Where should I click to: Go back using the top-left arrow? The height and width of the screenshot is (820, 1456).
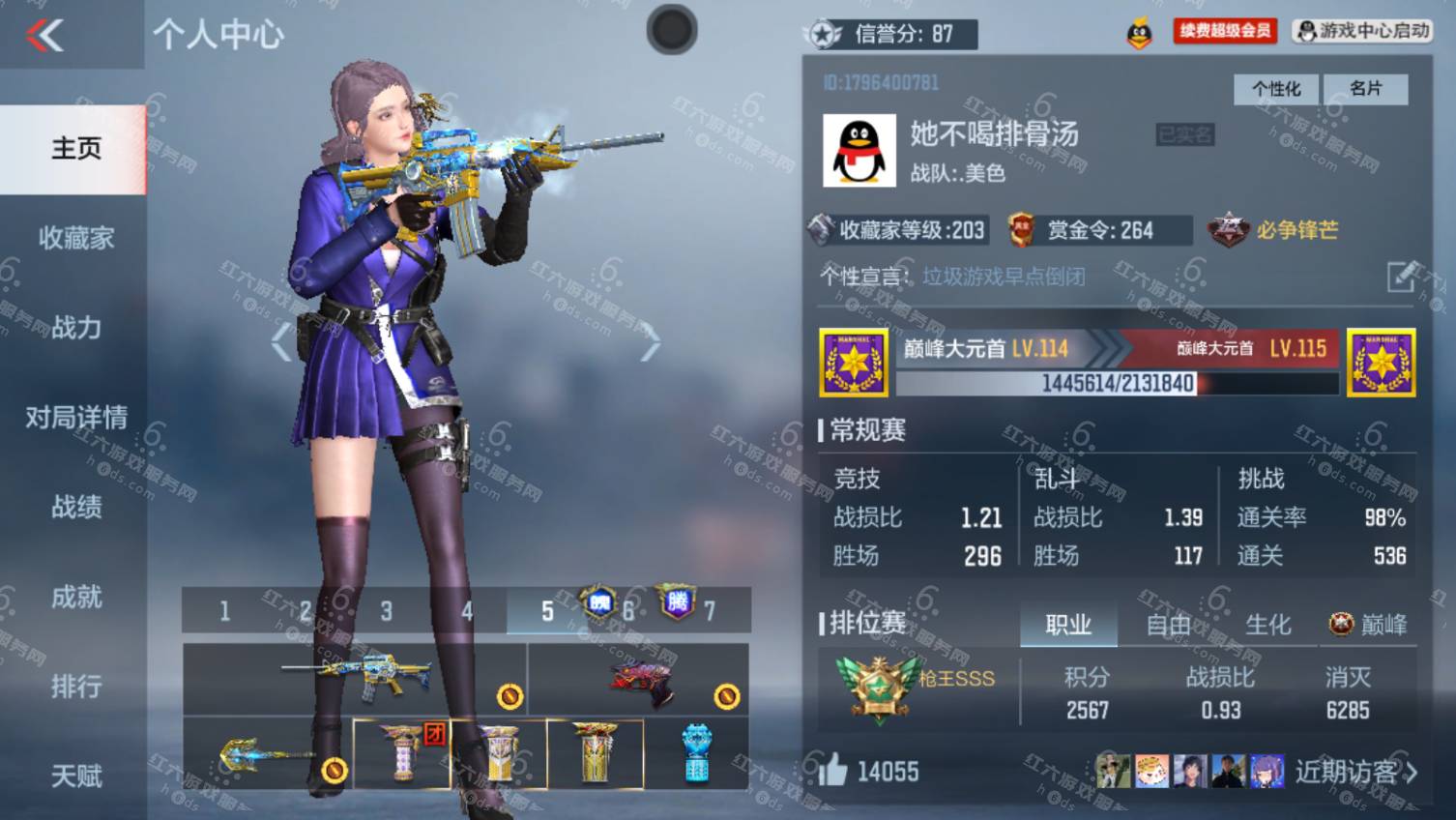[x=45, y=36]
